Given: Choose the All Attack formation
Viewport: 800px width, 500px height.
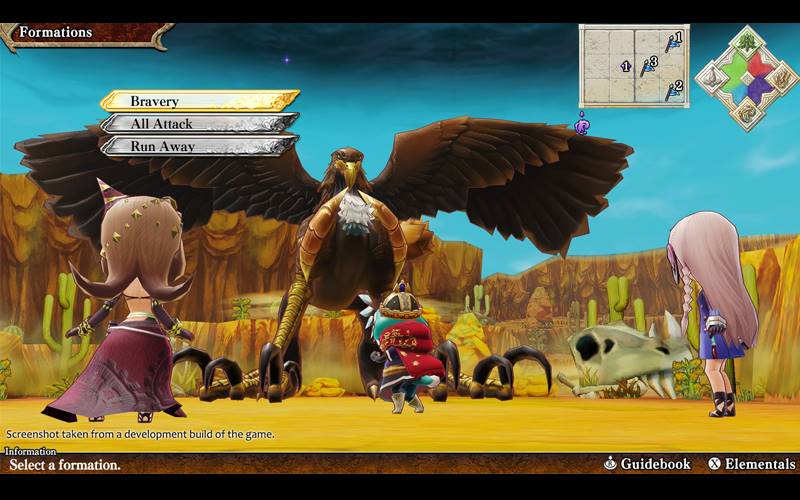Looking at the screenshot, I should [198, 124].
